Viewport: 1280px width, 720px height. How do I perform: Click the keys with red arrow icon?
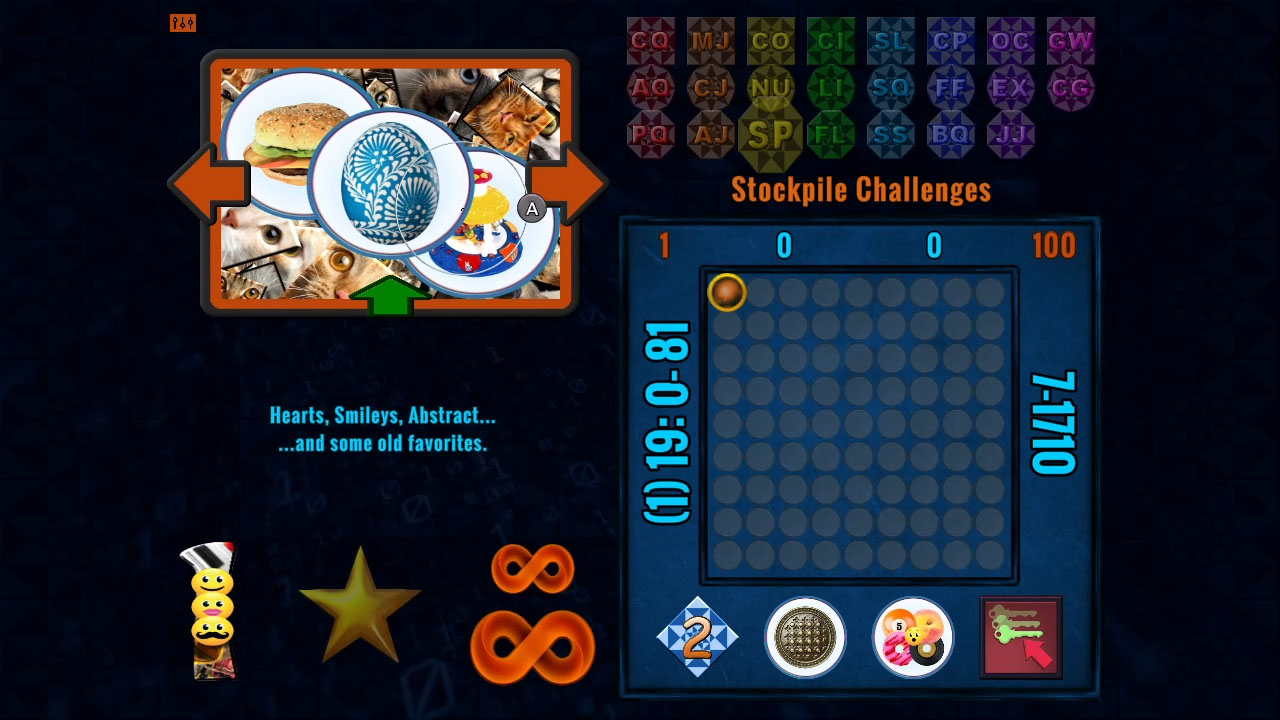pos(1020,636)
